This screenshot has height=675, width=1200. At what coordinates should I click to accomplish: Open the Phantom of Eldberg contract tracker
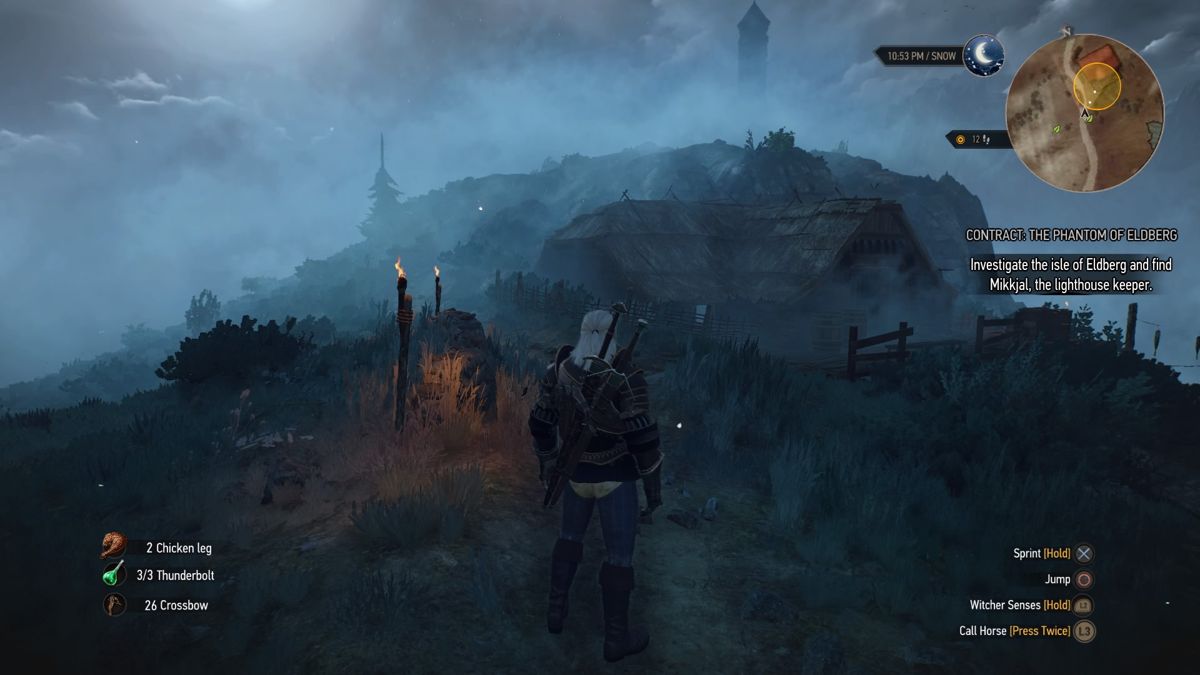pos(1071,235)
